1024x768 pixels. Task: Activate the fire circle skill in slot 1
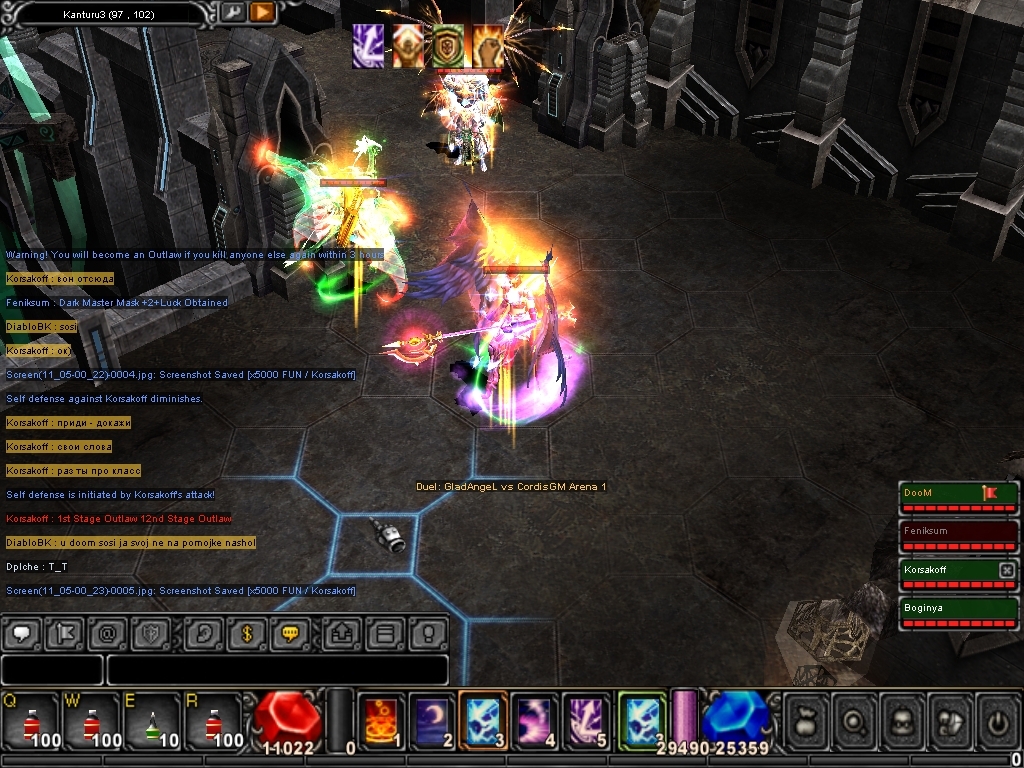[381, 720]
